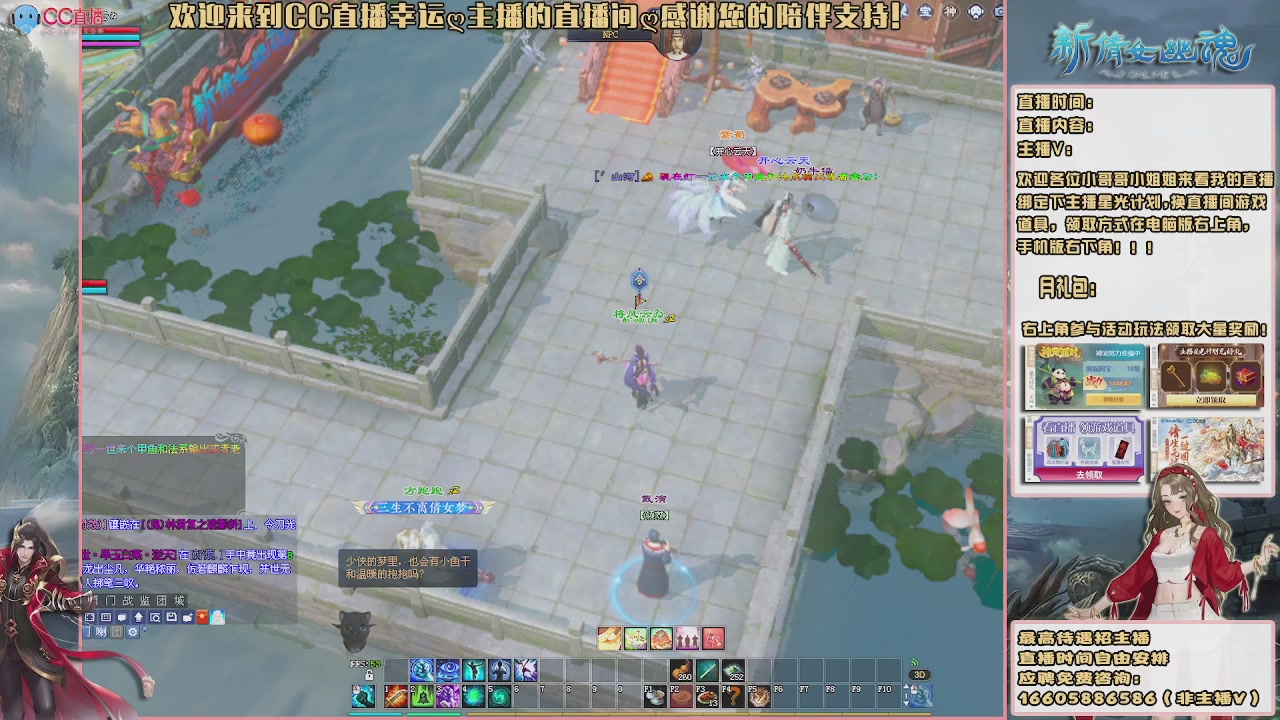The height and width of the screenshot is (720, 1280).
Task: Click the up-arrow expand icon in chat toolbar
Action: [x=139, y=617]
